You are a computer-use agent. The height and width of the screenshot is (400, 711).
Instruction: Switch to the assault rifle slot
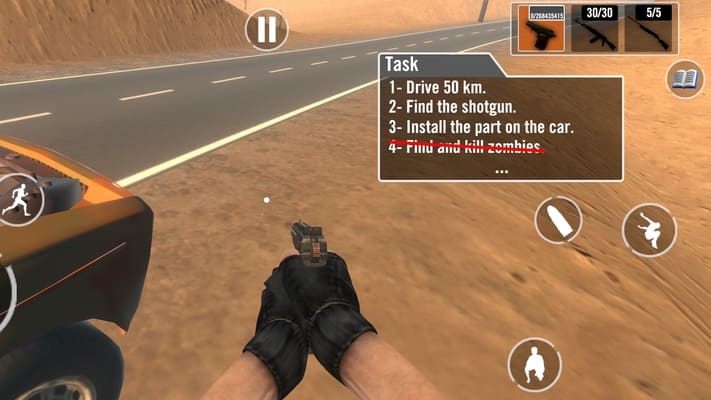(x=594, y=28)
